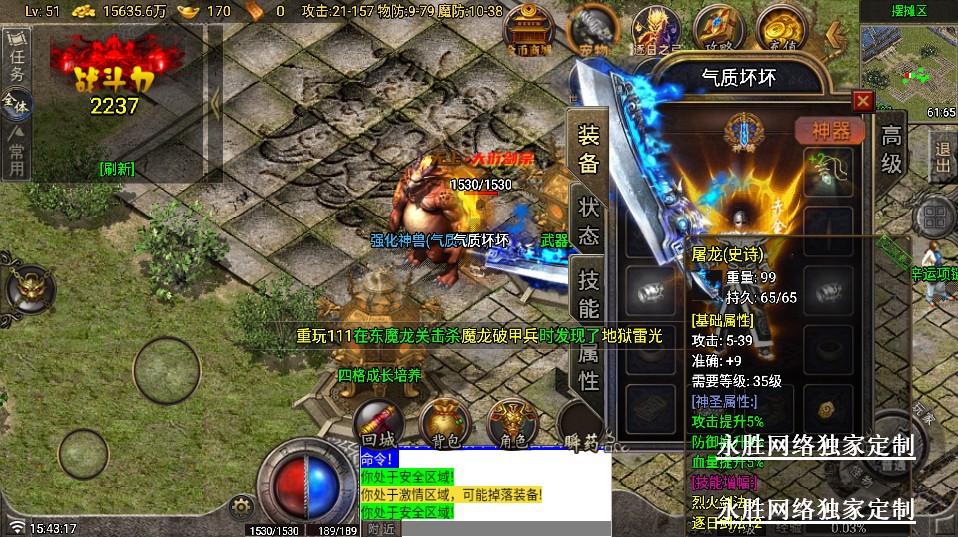
Task: Open the gear settings icon
Action: tap(239, 506)
